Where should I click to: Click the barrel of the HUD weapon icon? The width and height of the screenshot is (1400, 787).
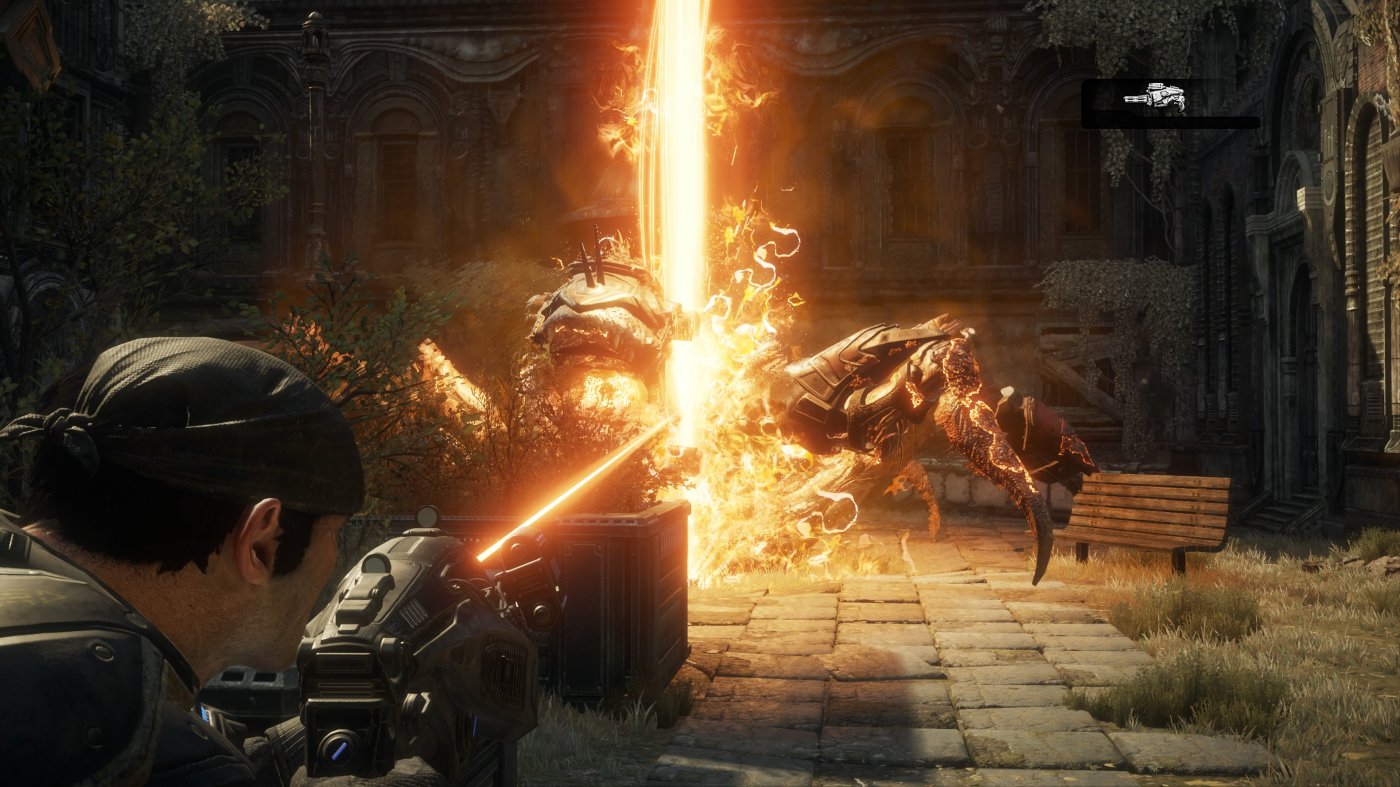1133,99
